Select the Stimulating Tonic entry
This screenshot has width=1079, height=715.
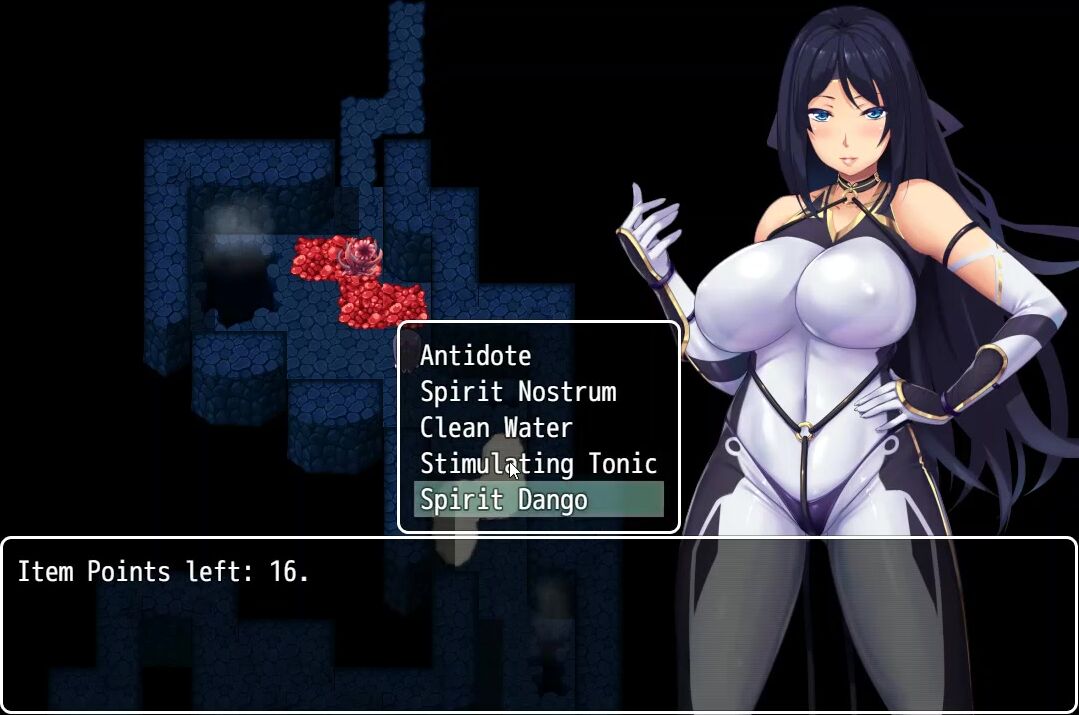(538, 464)
